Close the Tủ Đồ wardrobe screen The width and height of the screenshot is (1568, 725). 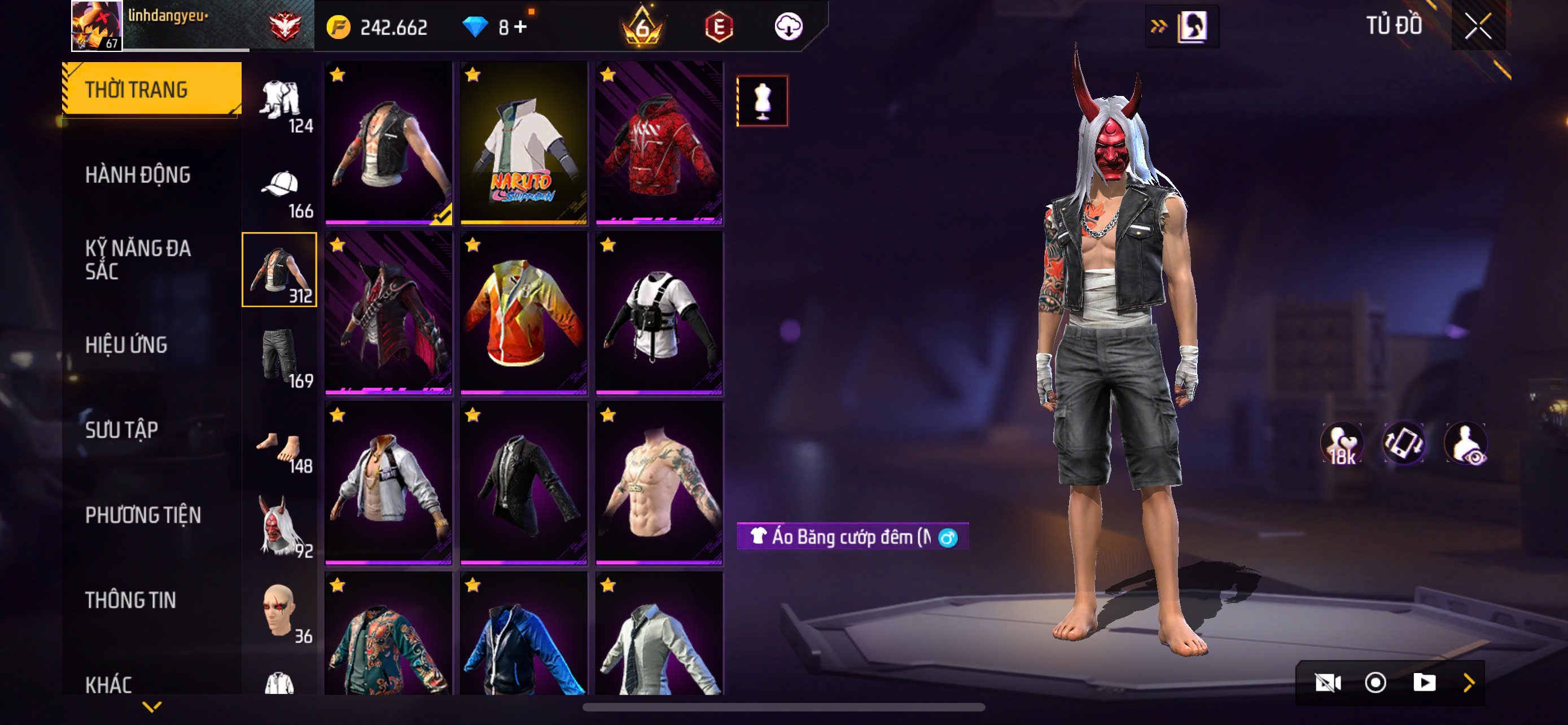point(1477,27)
